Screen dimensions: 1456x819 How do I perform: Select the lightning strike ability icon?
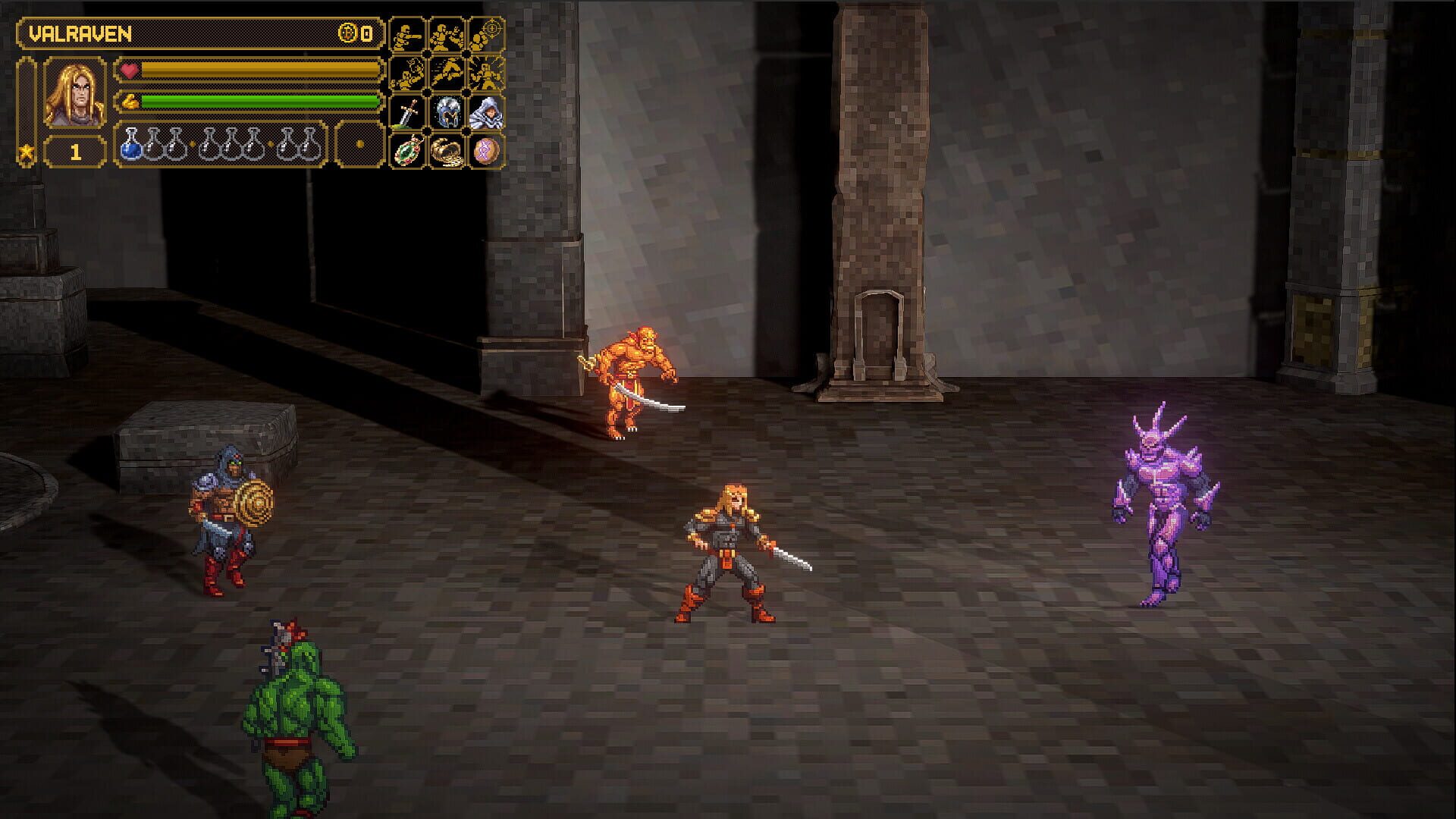[x=487, y=73]
